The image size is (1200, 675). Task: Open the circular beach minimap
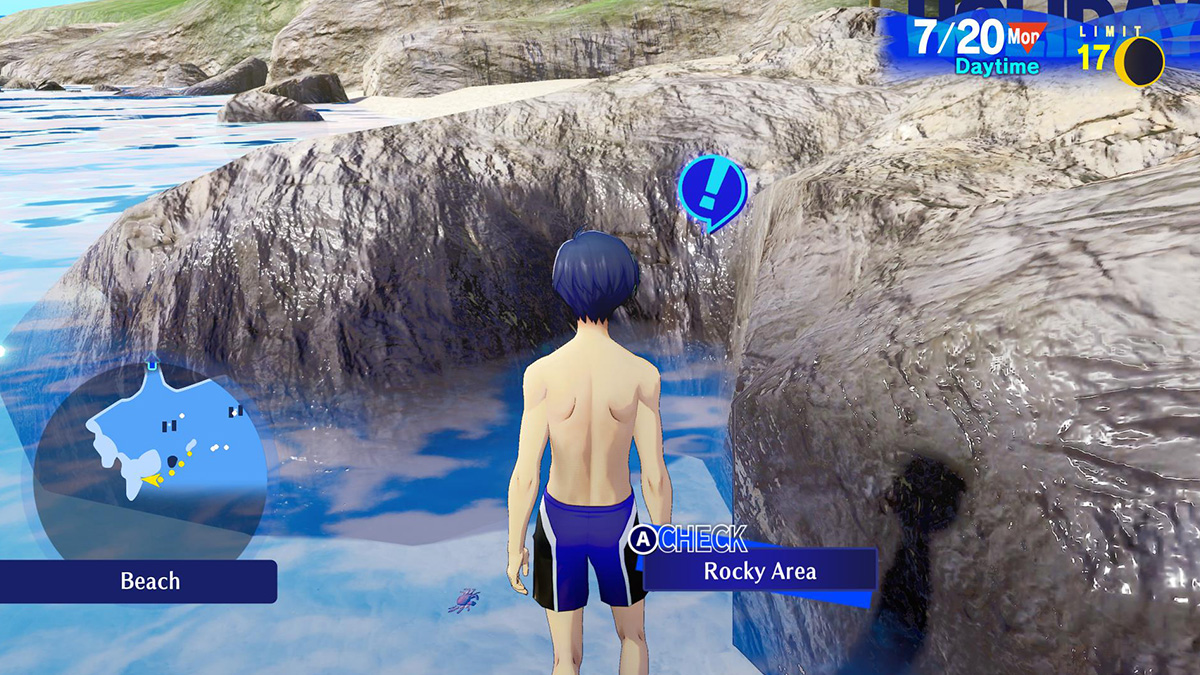pyautogui.click(x=150, y=457)
